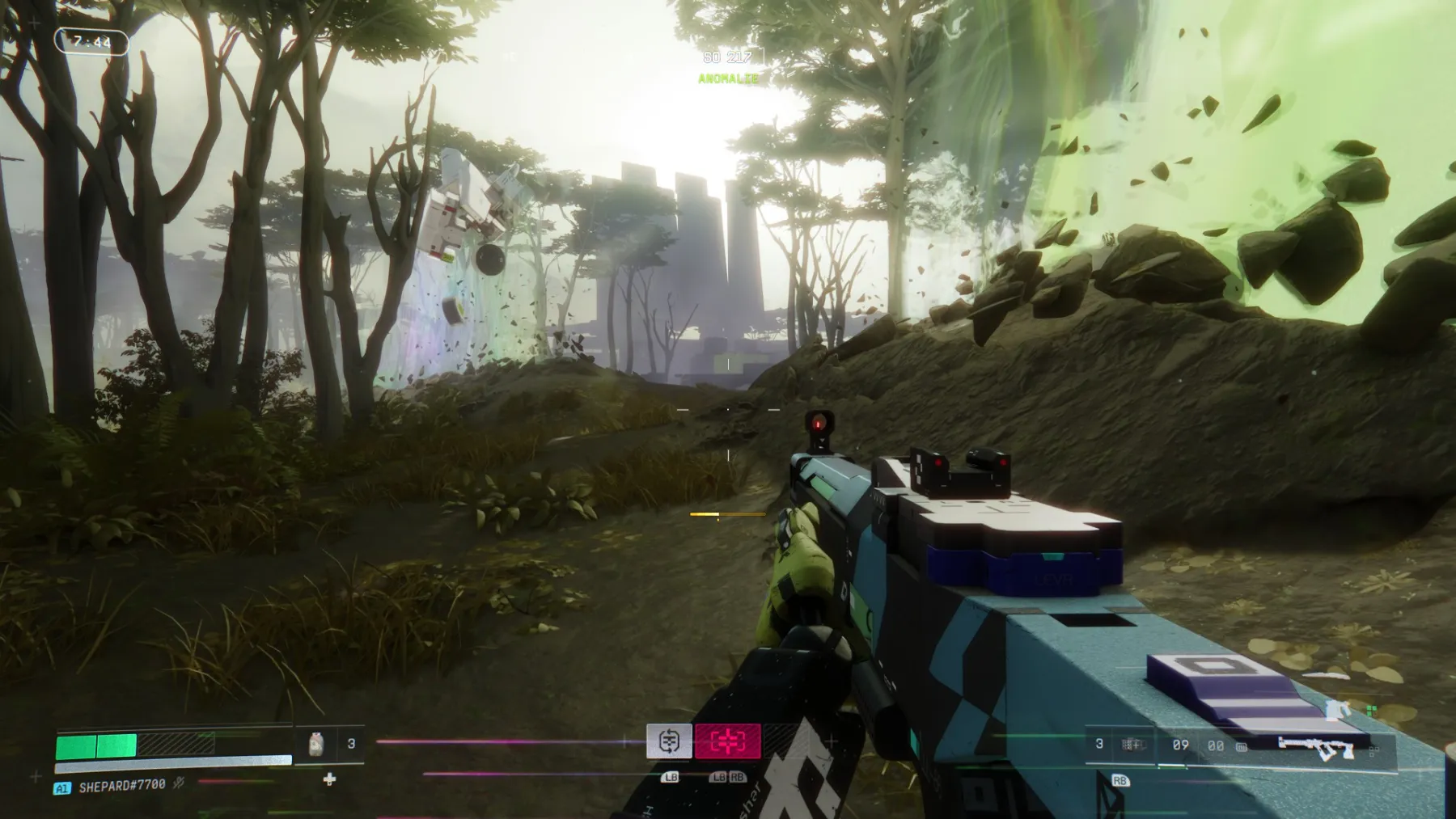1456x819 pixels.
Task: Activate the grey circular-arrows ability icon
Action: click(x=669, y=741)
